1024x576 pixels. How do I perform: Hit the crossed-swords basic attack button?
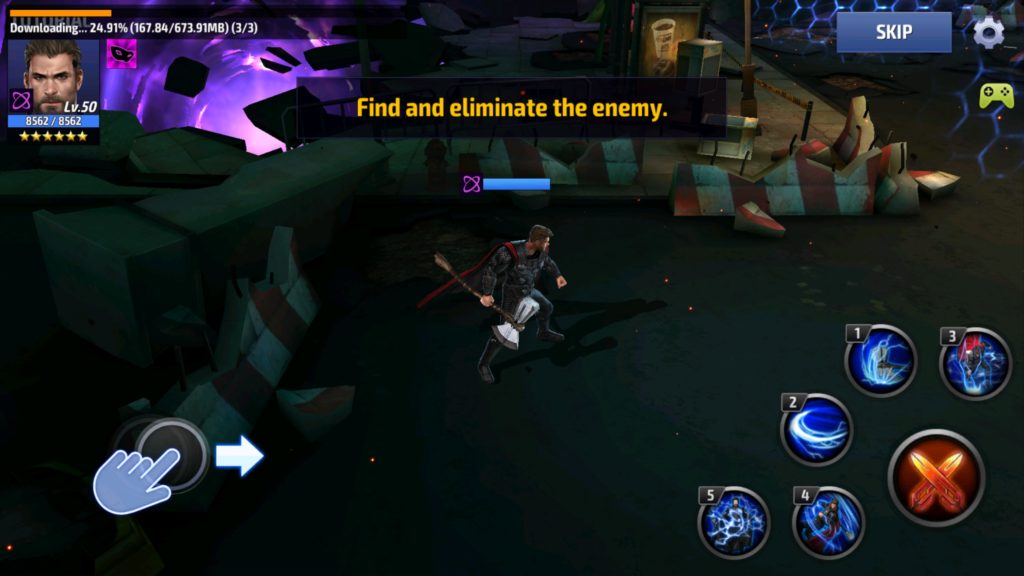tap(936, 477)
